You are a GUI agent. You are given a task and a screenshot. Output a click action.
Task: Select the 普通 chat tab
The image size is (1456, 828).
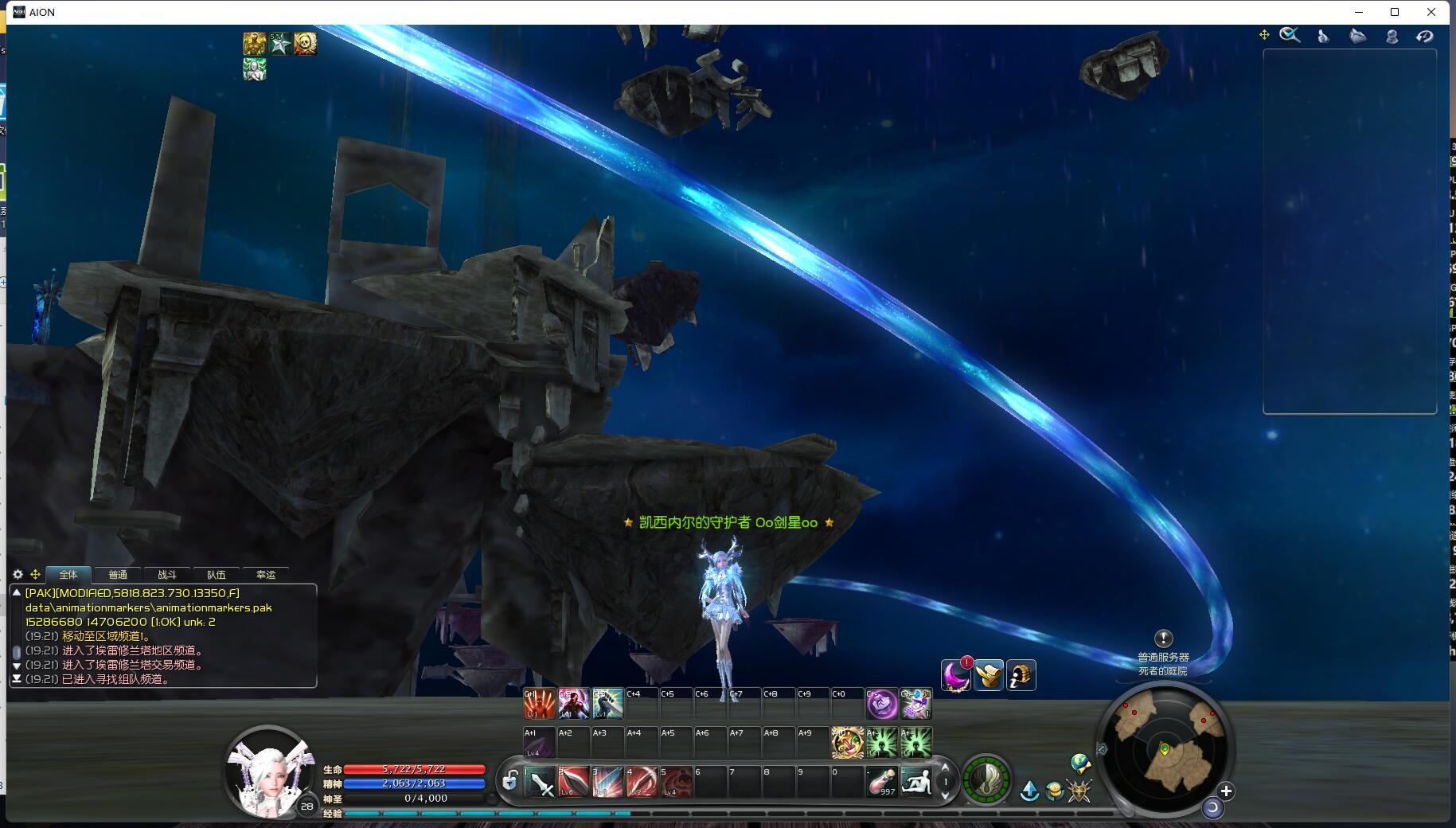(118, 574)
